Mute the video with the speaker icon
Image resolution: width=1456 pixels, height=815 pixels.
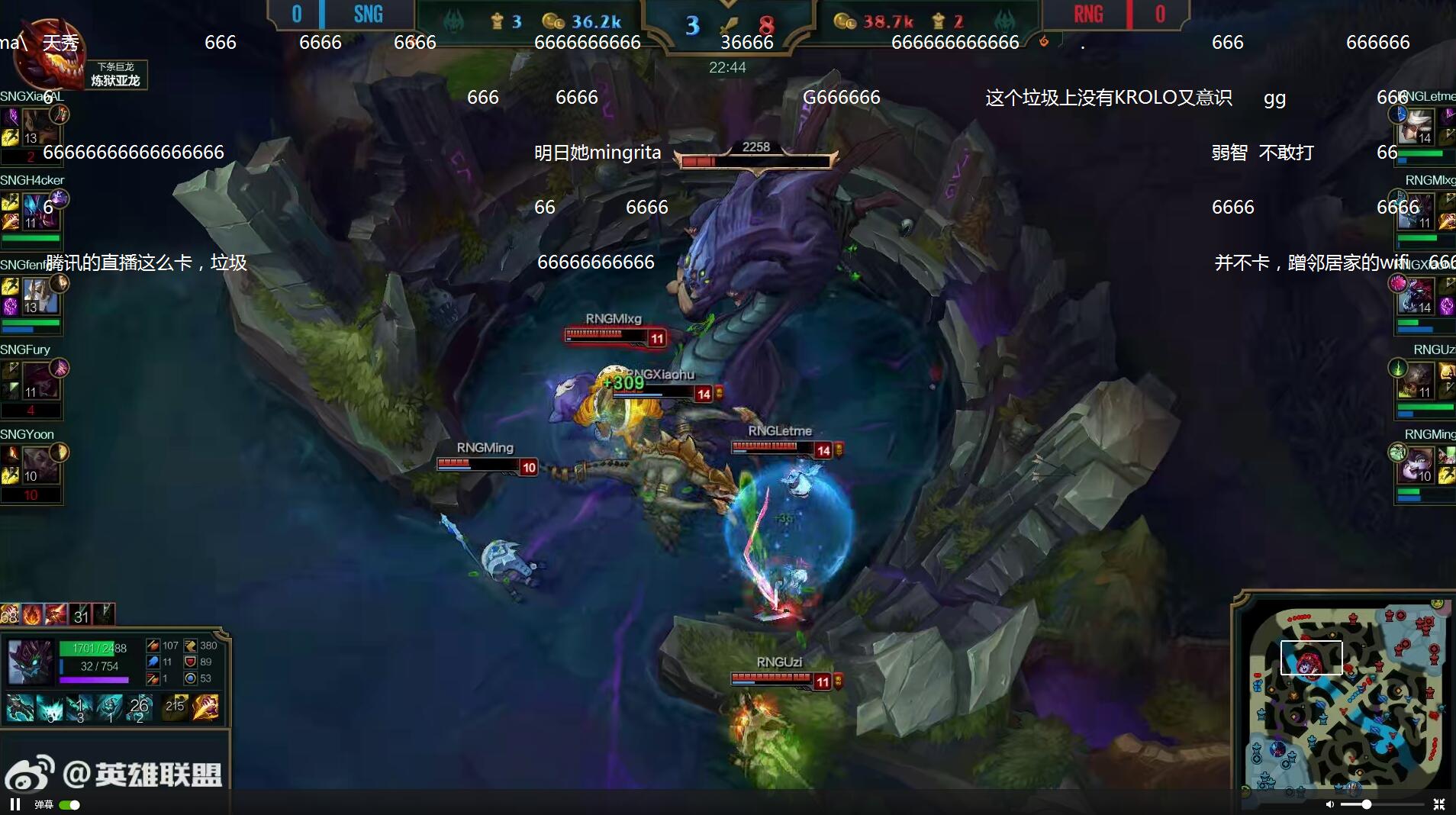pyautogui.click(x=1329, y=804)
